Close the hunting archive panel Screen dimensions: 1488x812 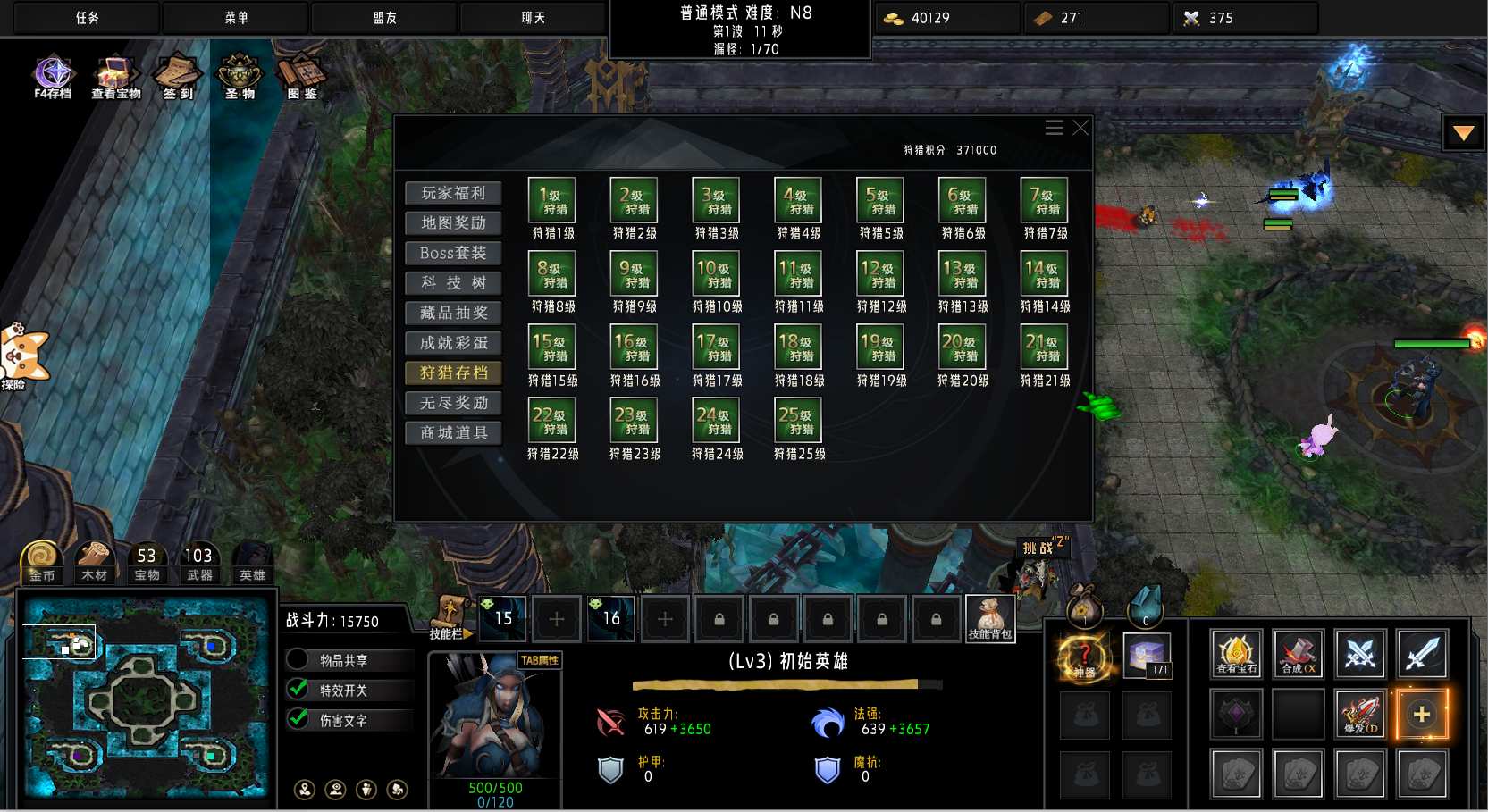1080,128
